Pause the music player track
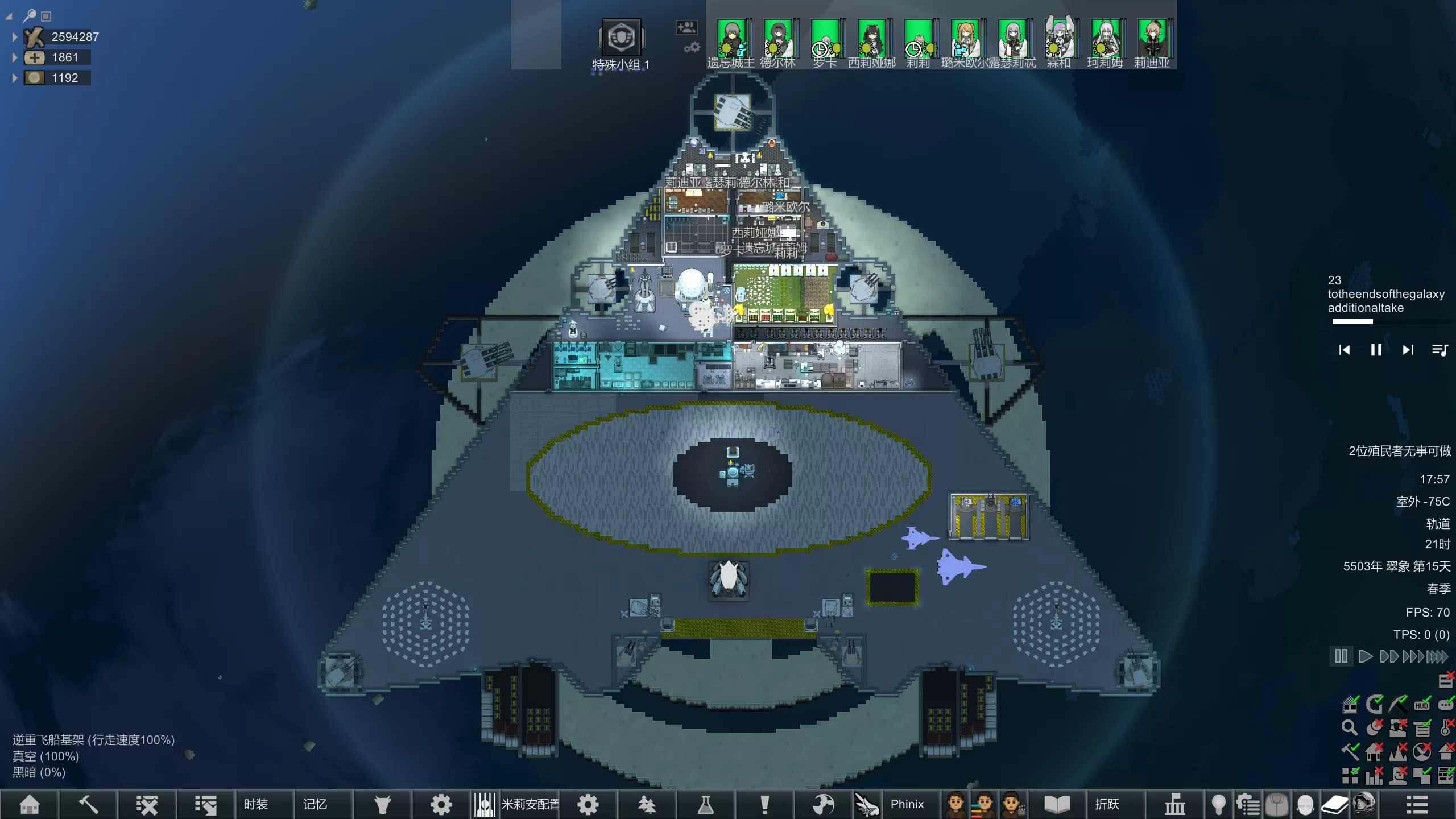The image size is (1456, 819). tap(1376, 350)
